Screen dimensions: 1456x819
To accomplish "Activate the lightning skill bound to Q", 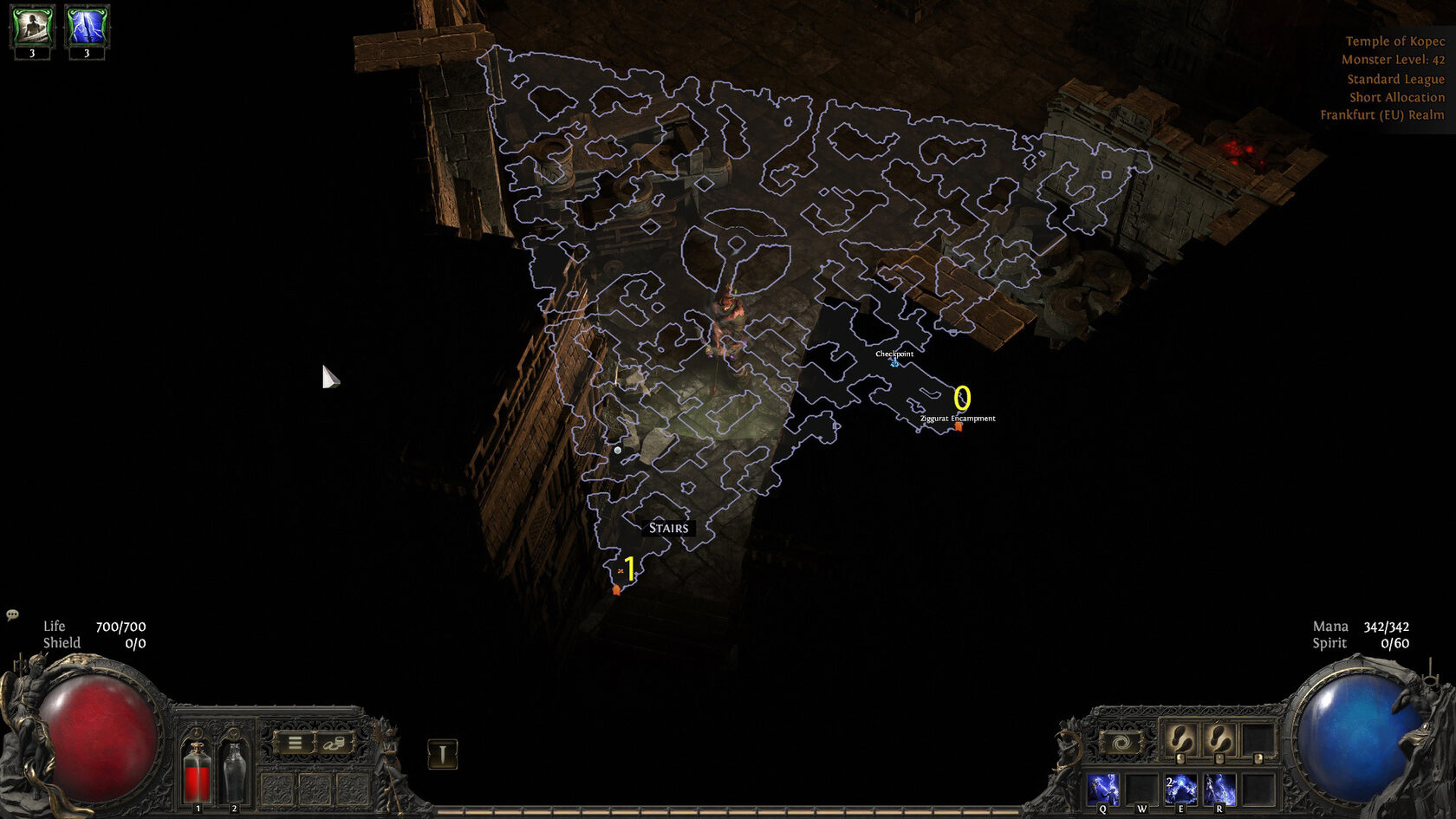I will point(1103,790).
